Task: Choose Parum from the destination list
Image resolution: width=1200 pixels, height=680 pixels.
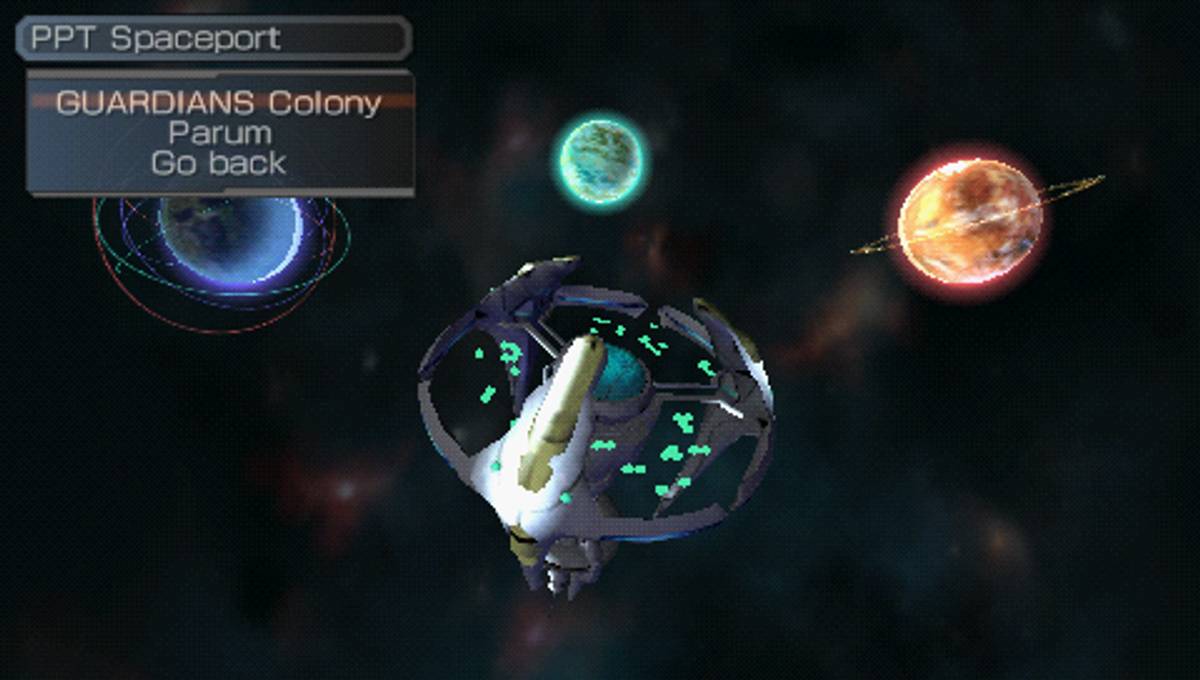Action: 219,133
